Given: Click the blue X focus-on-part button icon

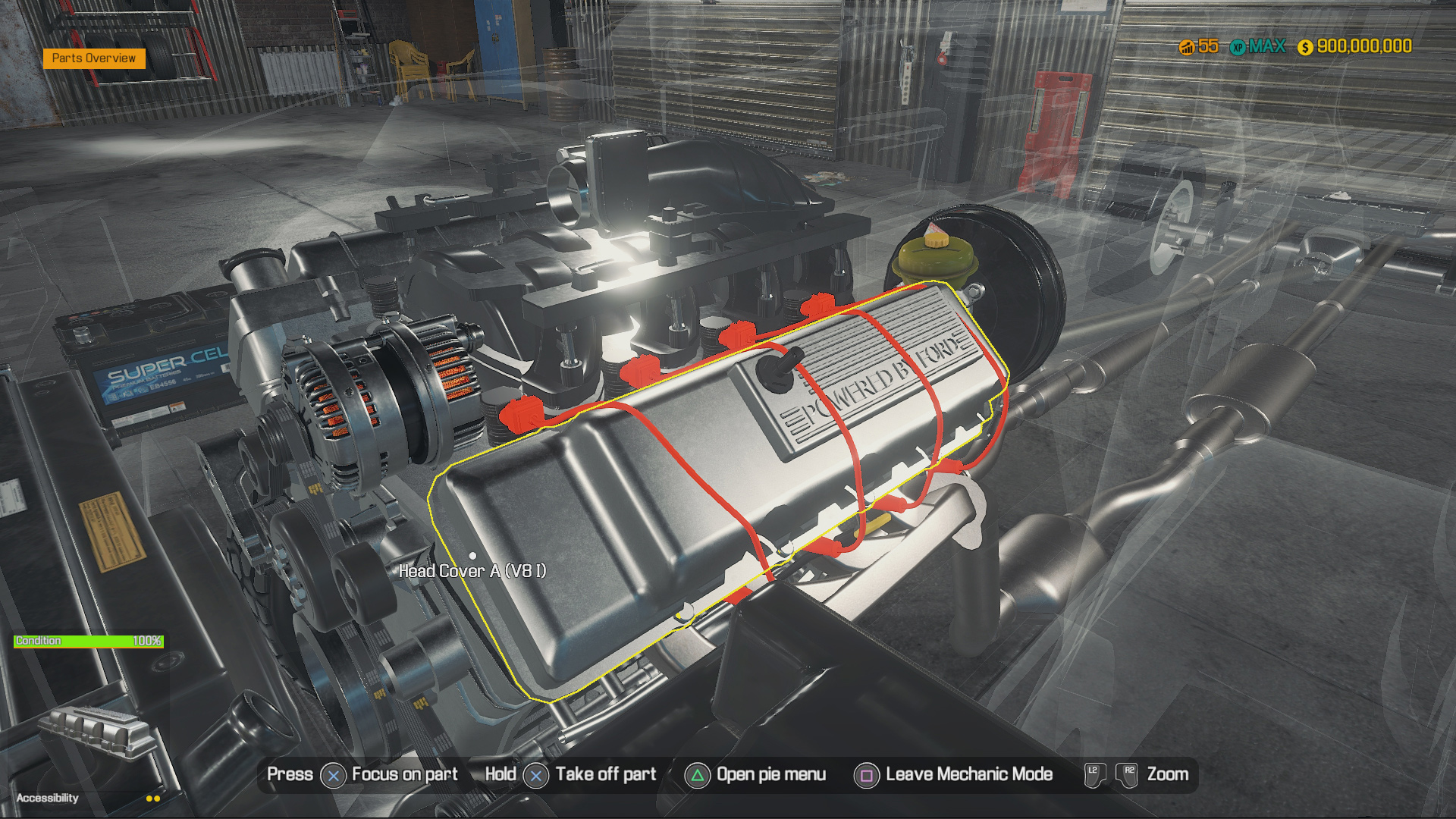Looking at the screenshot, I should [332, 775].
